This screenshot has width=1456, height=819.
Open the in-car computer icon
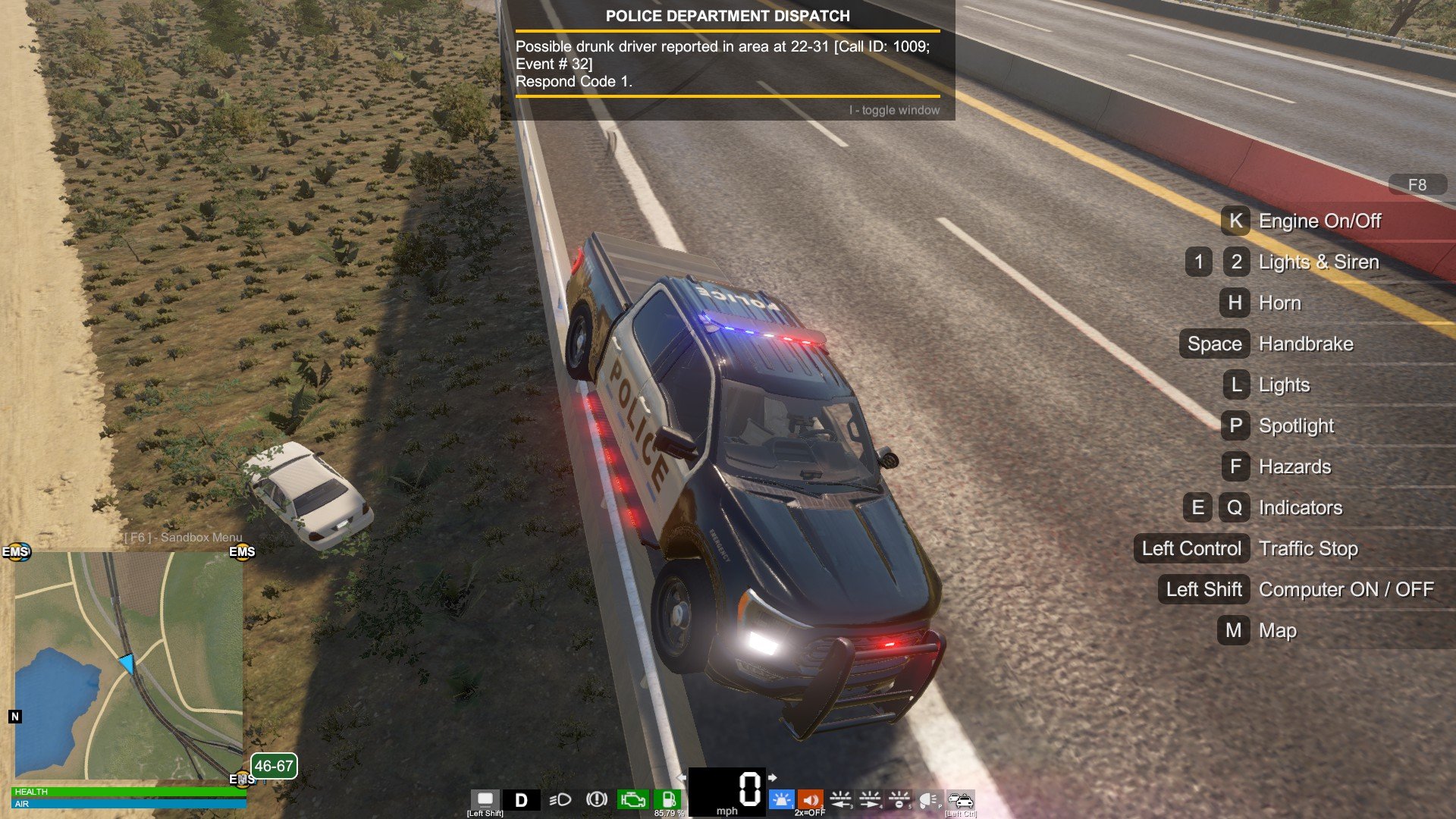point(485,799)
